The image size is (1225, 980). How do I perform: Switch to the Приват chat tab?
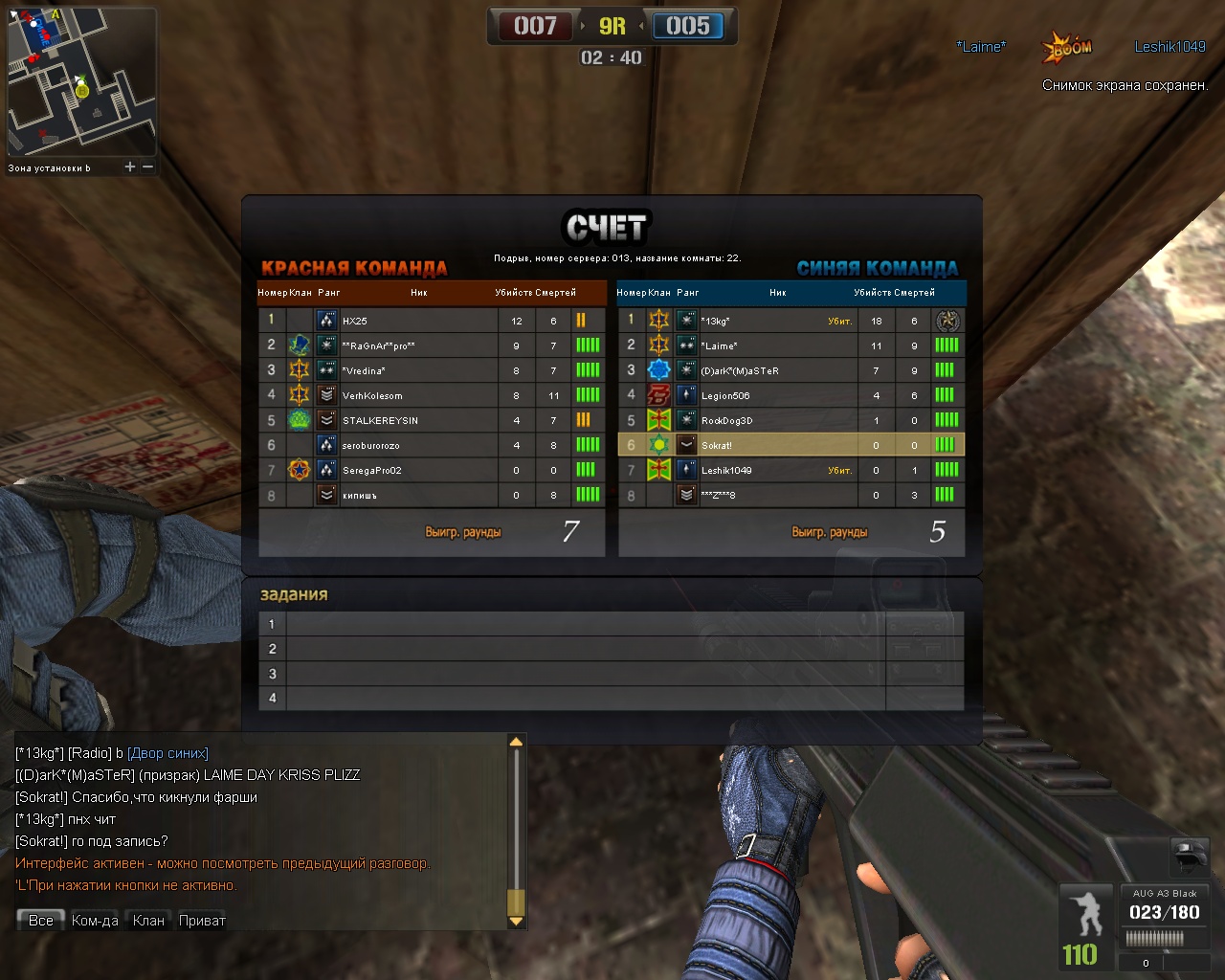(202, 921)
